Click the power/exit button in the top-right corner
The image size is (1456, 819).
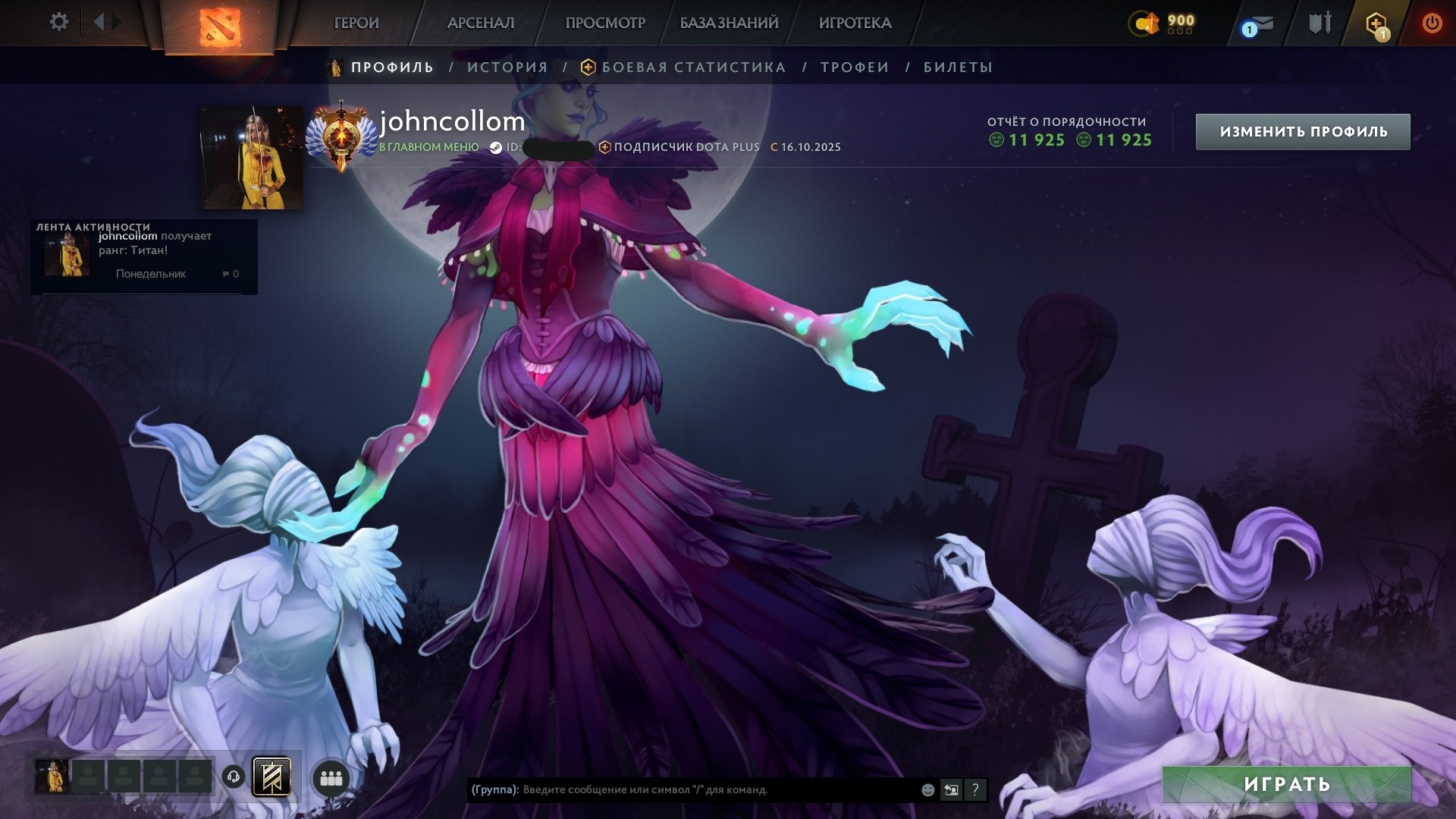pyautogui.click(x=1433, y=22)
